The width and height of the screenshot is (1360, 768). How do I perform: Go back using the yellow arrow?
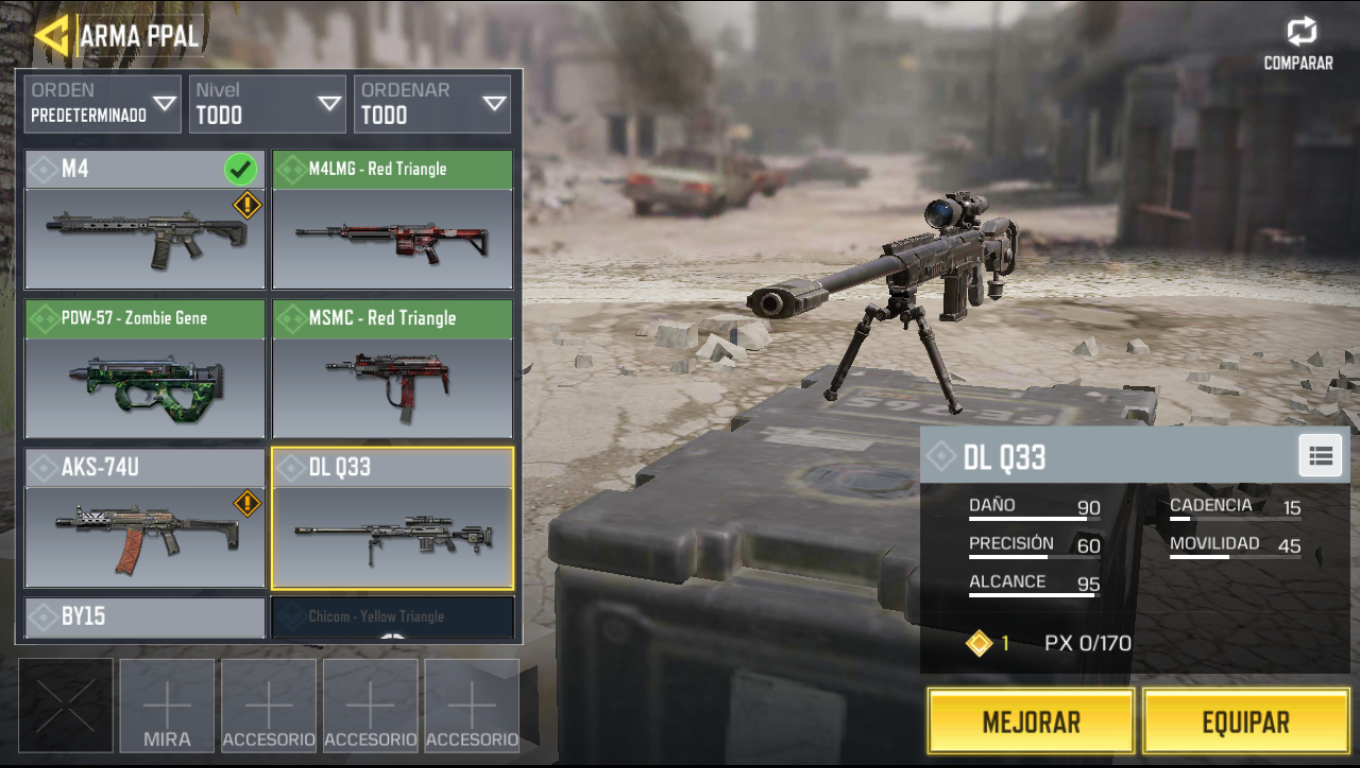click(51, 35)
